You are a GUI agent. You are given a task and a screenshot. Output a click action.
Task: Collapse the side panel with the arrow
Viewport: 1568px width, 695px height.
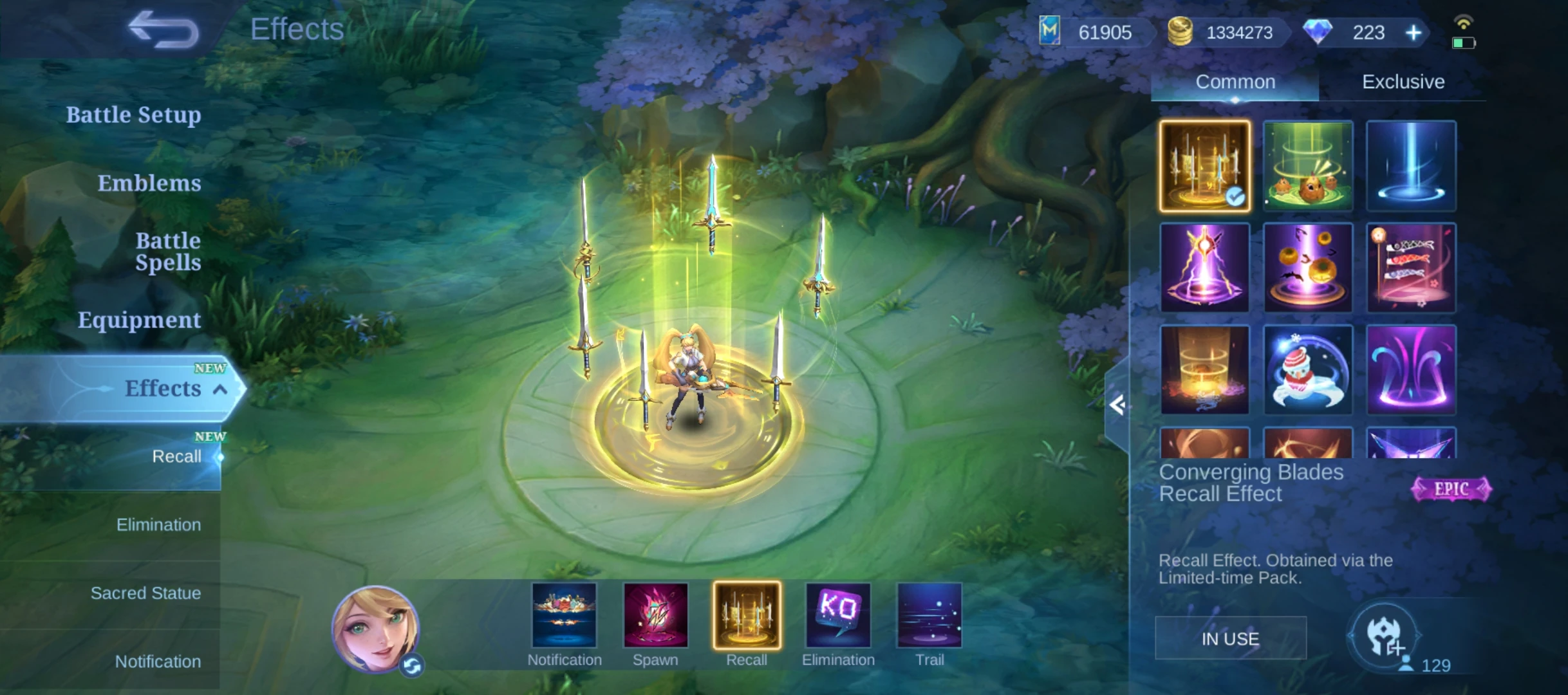tap(1117, 405)
